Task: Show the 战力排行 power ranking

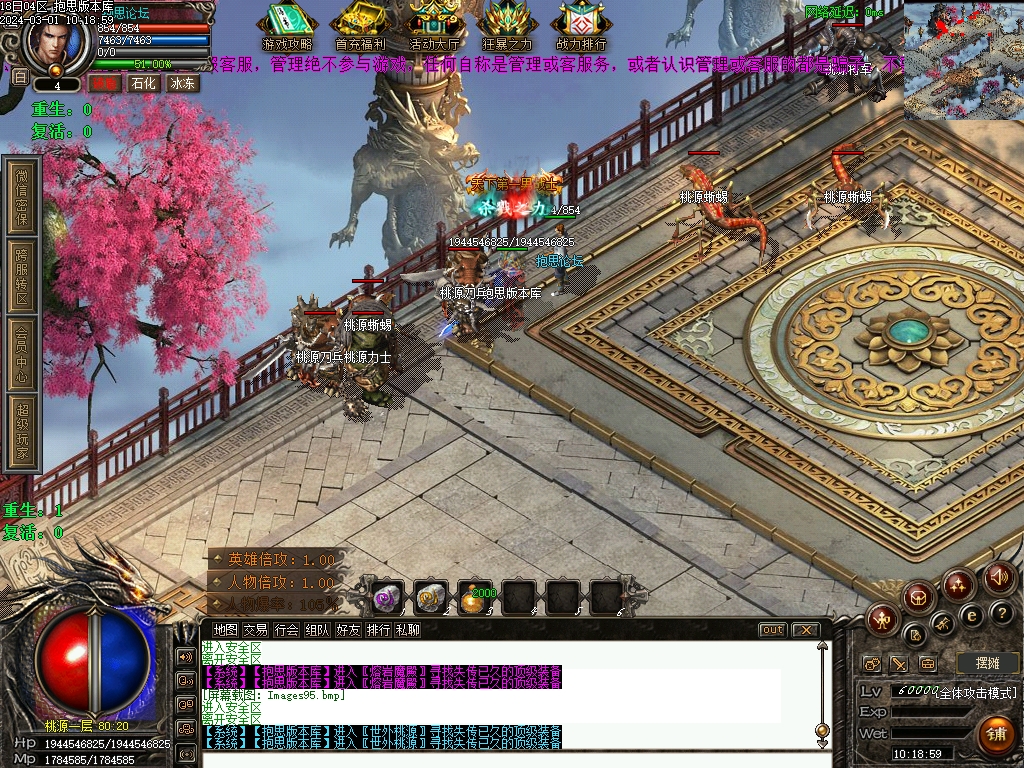Action: [x=581, y=25]
